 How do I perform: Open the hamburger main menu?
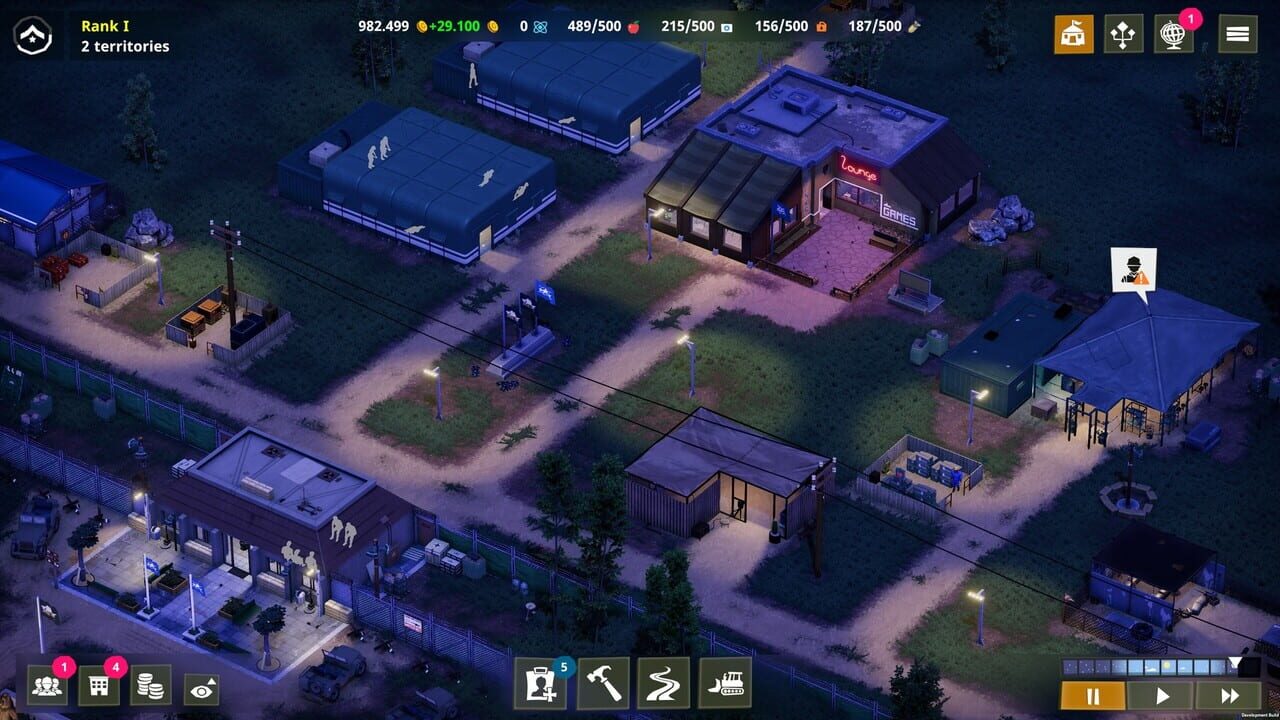click(x=1236, y=34)
